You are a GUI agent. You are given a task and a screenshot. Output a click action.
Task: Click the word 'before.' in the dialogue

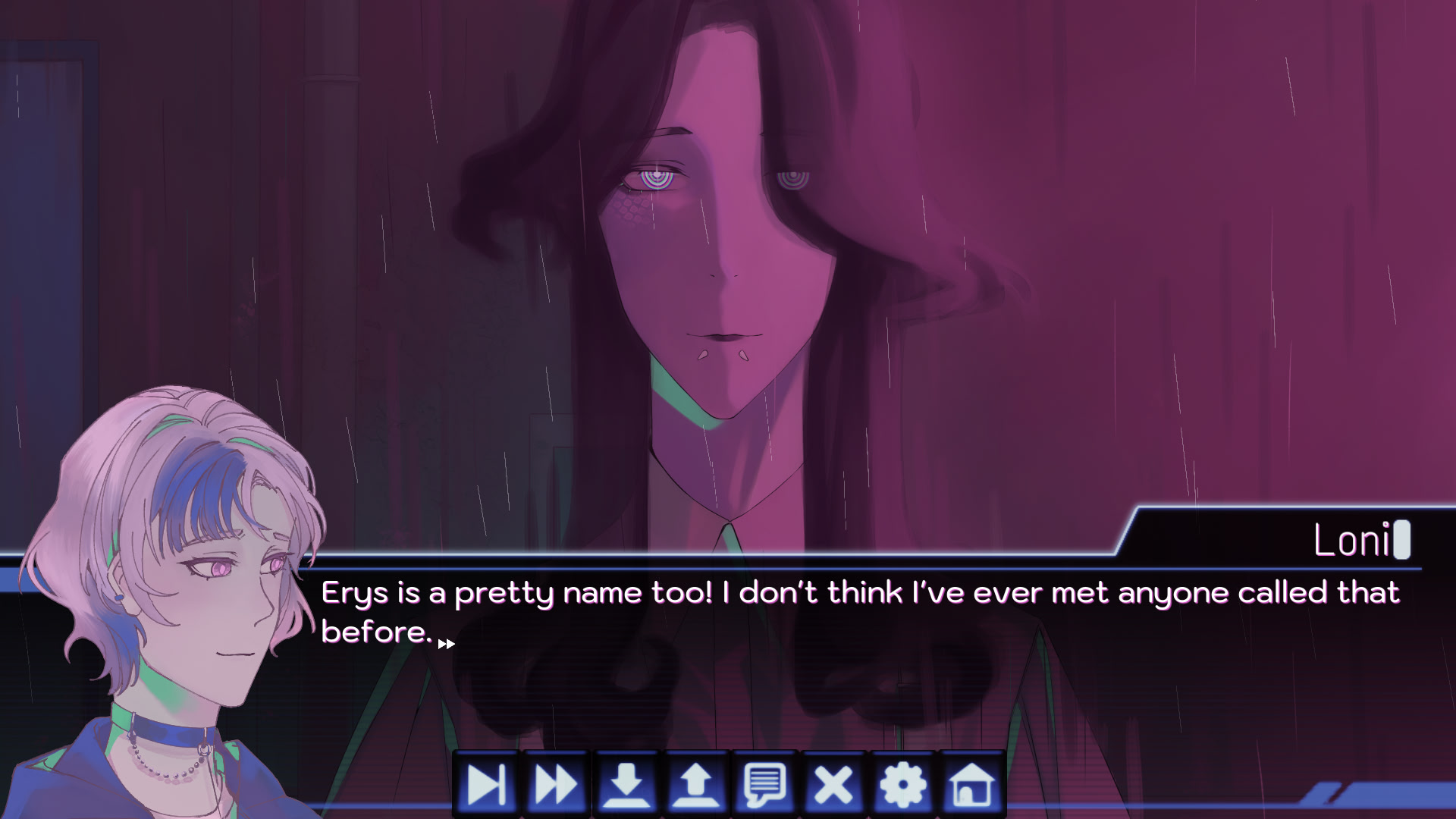click(376, 632)
